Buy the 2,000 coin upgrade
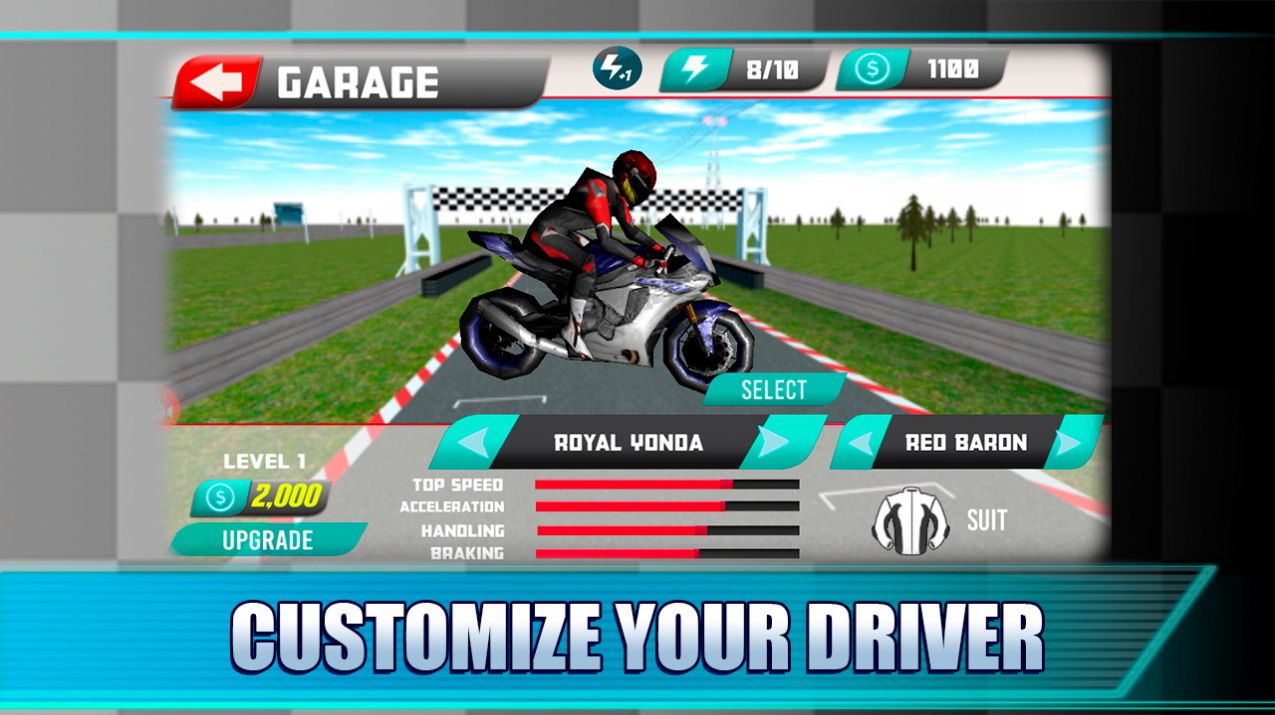This screenshot has width=1275, height=715. coord(268,540)
